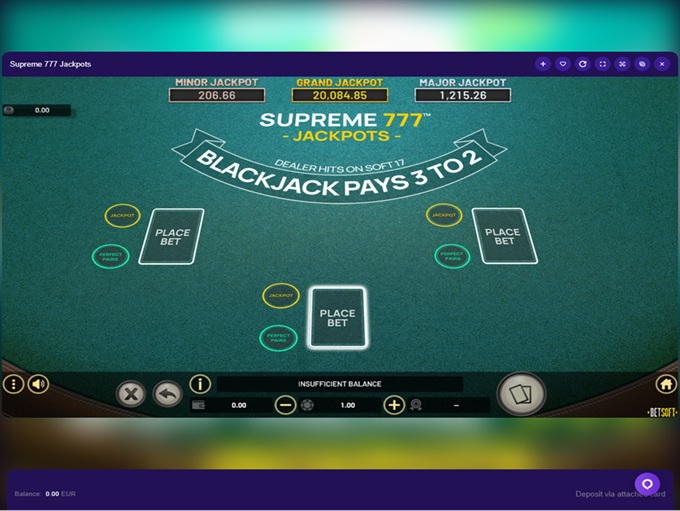Switch the game window to fullscreen
The width and height of the screenshot is (680, 511).
[x=602, y=64]
